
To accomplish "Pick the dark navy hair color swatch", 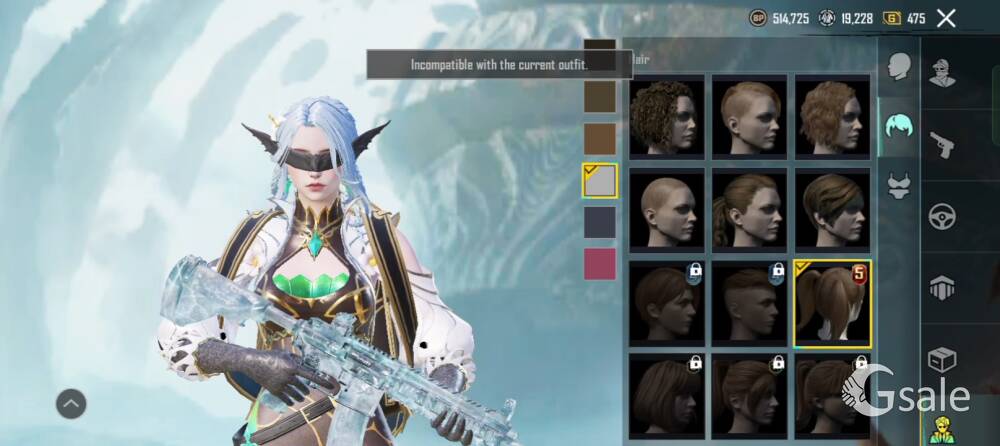I will click(600, 222).
